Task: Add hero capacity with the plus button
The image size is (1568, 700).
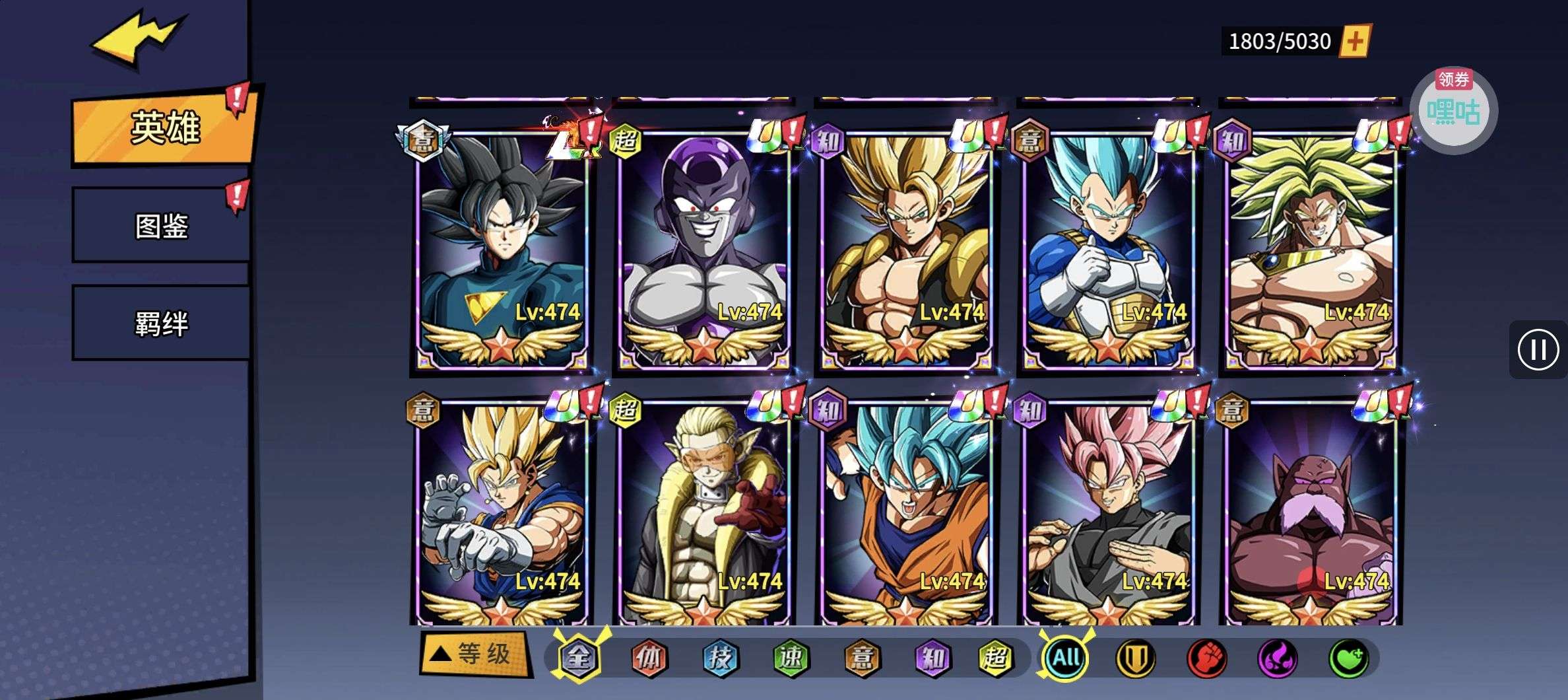Action: tap(1355, 42)
